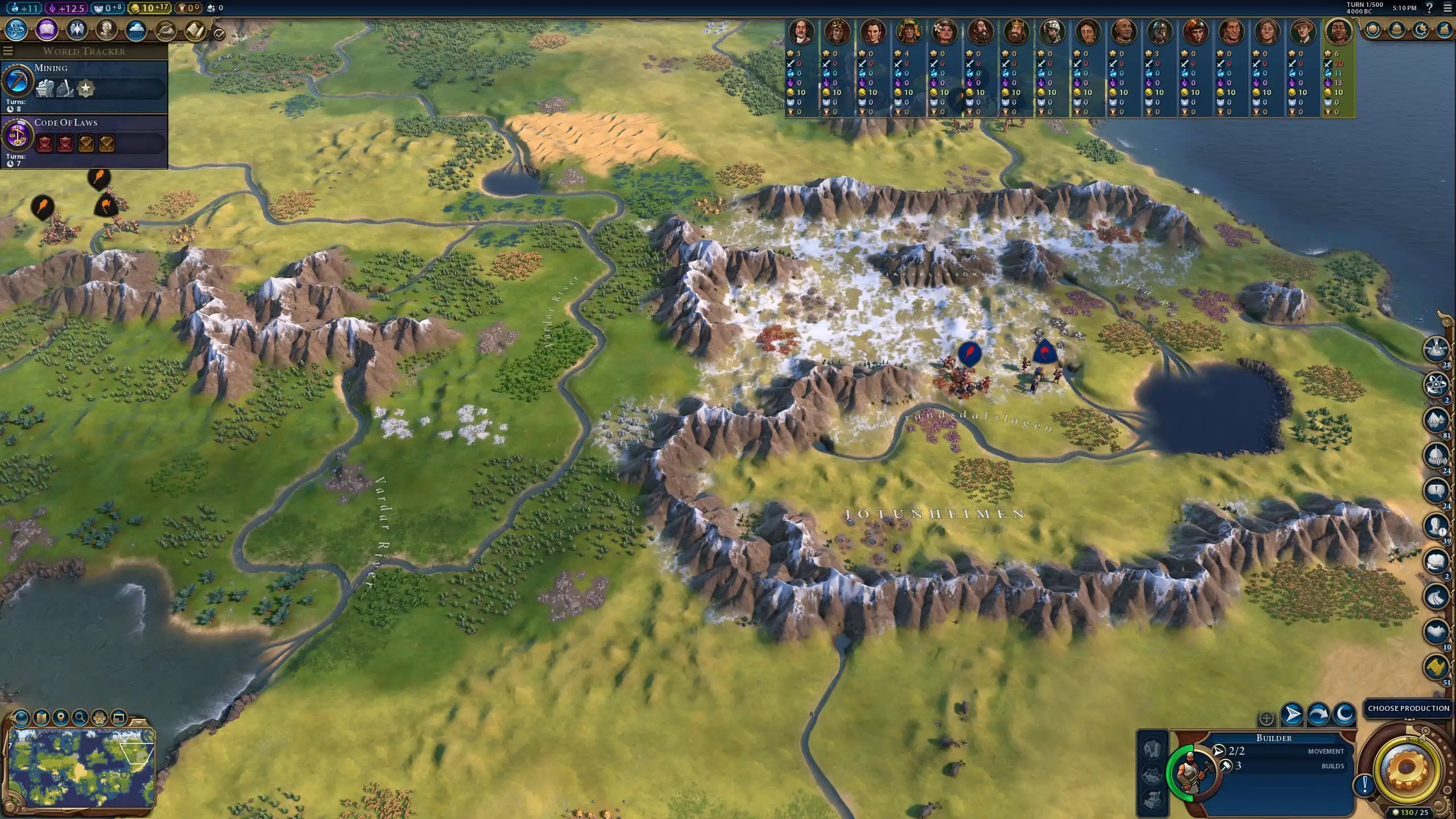Open the technology tree atom icon

pos(16,30)
